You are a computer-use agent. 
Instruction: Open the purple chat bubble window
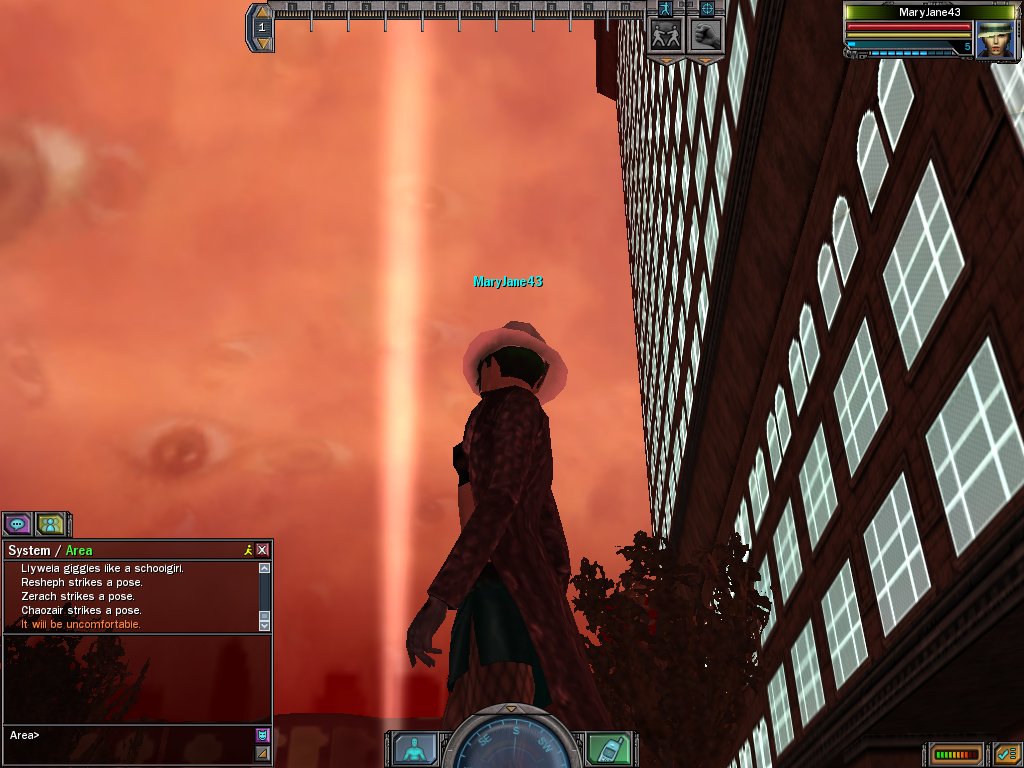click(x=17, y=523)
